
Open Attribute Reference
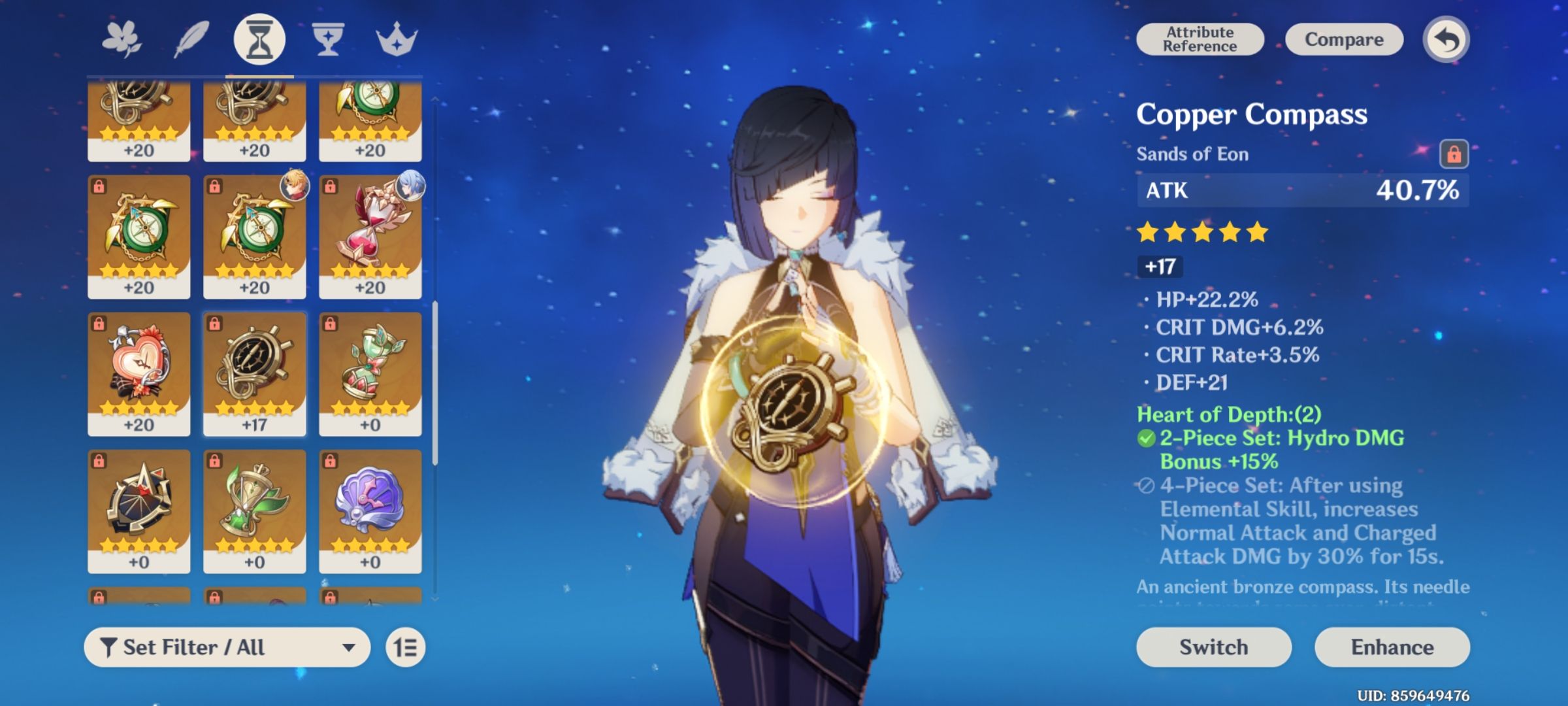point(1200,39)
